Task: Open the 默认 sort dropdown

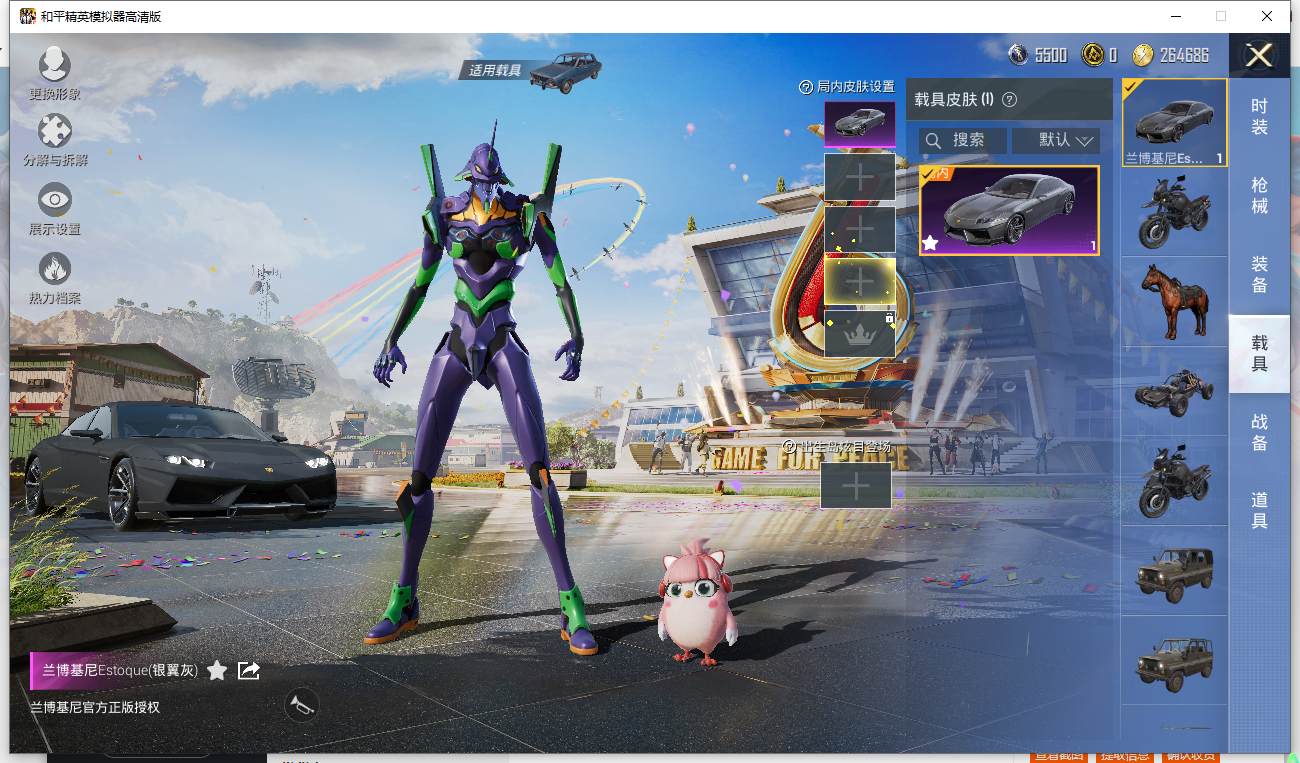Action: (1055, 140)
